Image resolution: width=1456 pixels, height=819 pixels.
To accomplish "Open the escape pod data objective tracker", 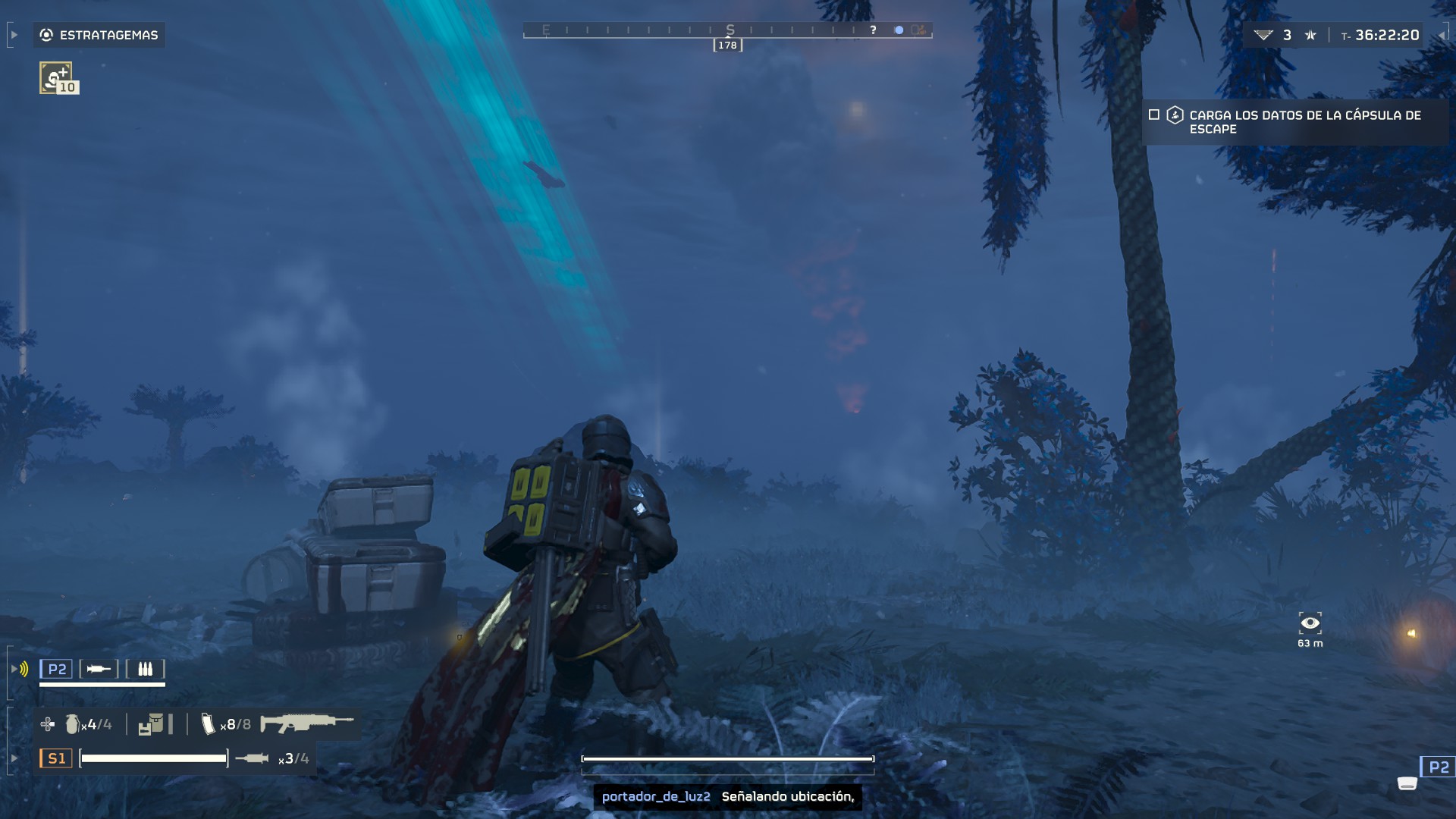I will [1304, 122].
